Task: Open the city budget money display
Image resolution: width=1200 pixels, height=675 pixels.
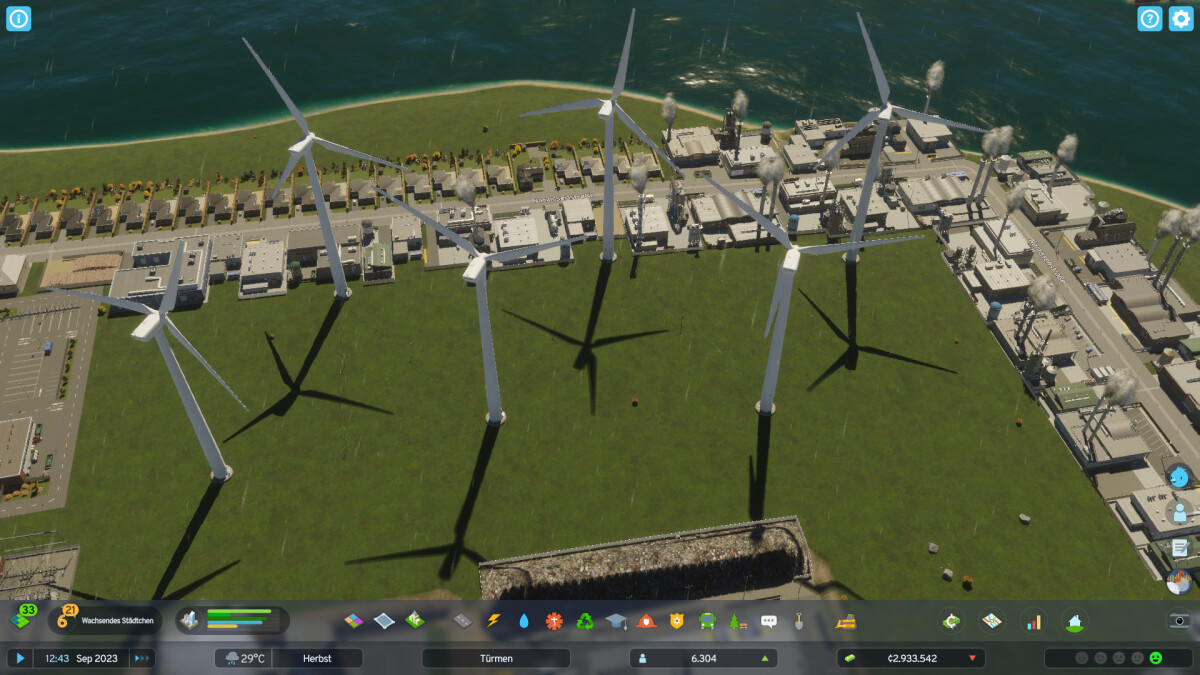Action: click(910, 658)
